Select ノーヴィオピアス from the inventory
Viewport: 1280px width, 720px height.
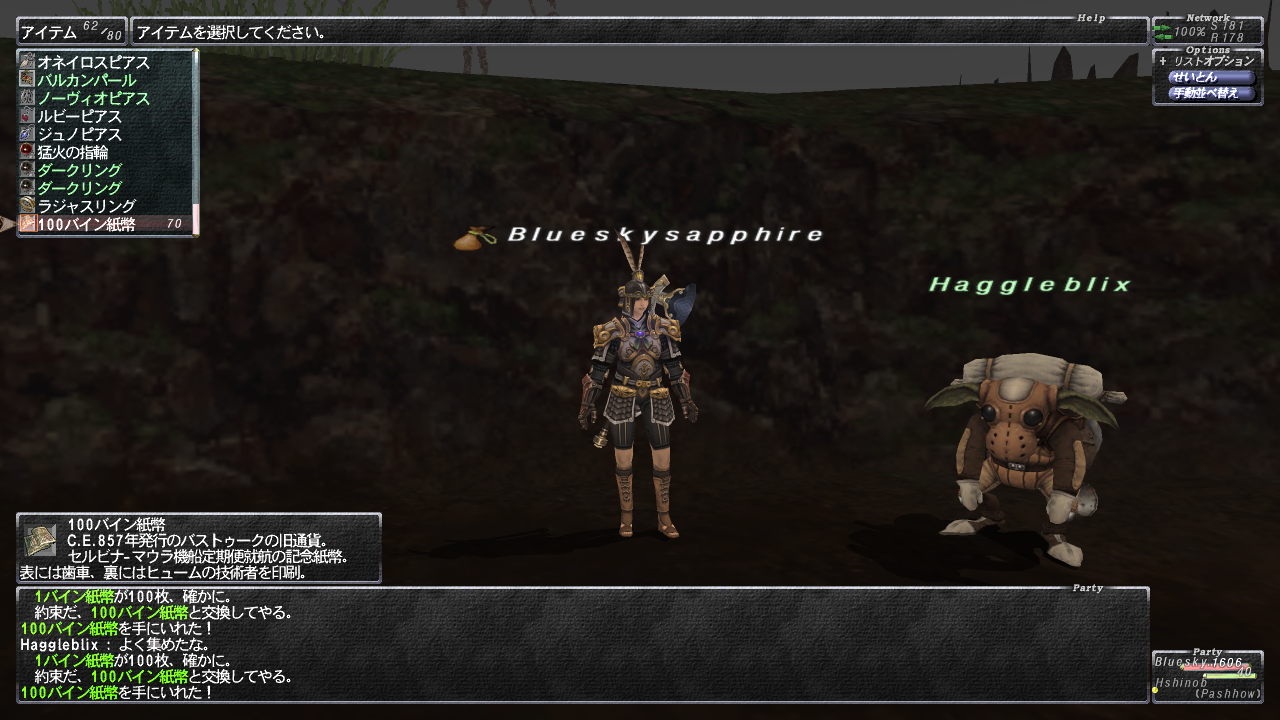(94, 98)
